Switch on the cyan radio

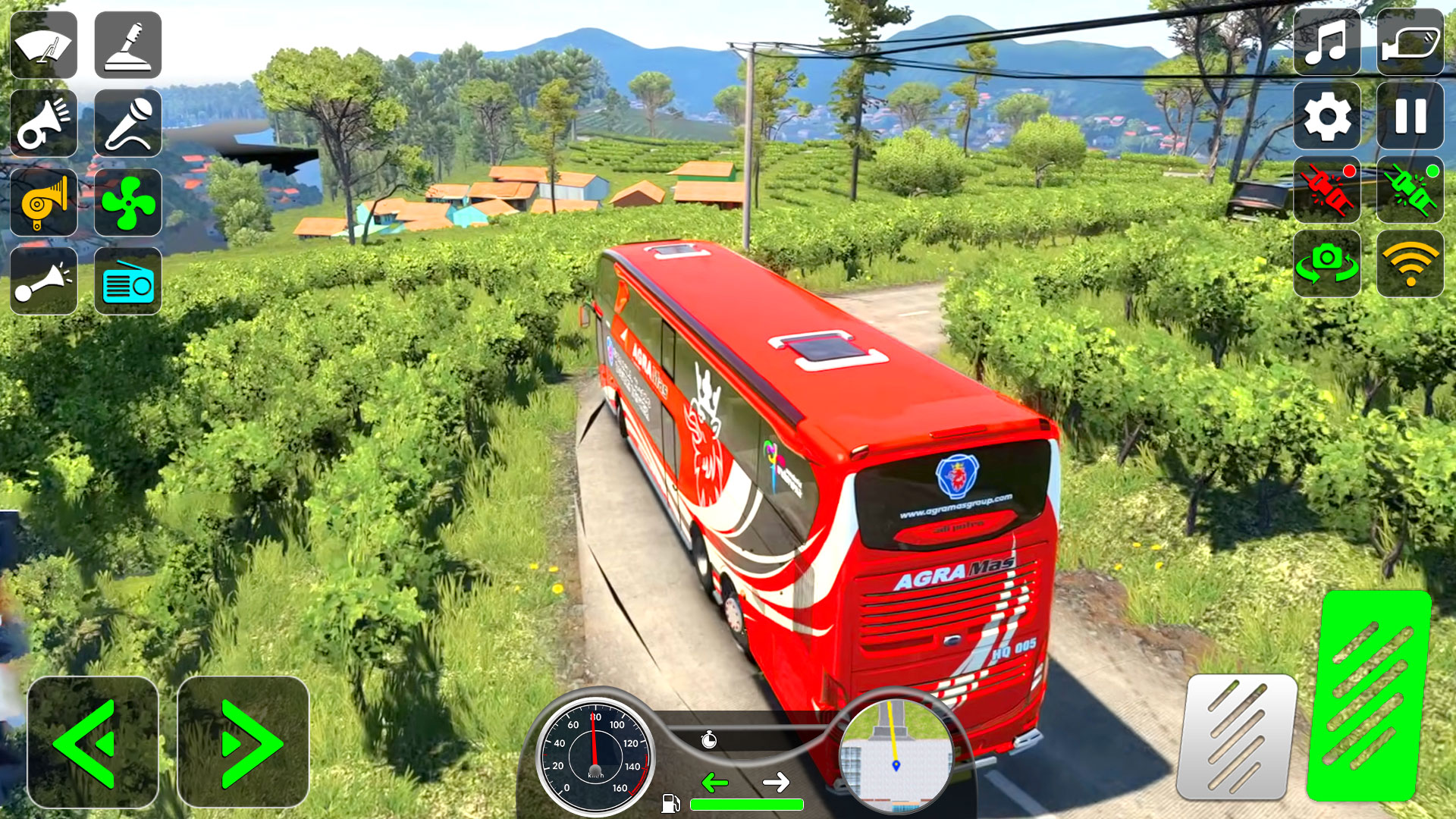click(127, 281)
